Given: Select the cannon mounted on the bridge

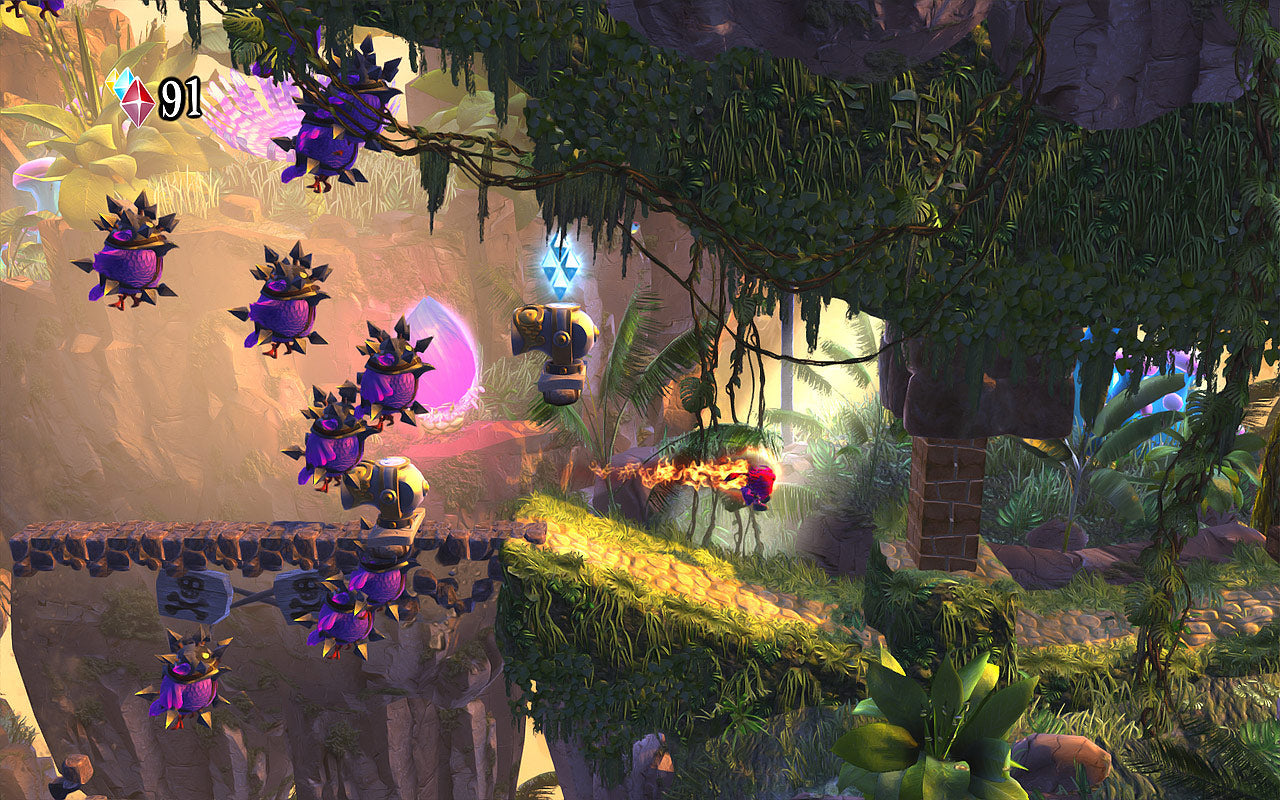Looking at the screenshot, I should point(390,490).
